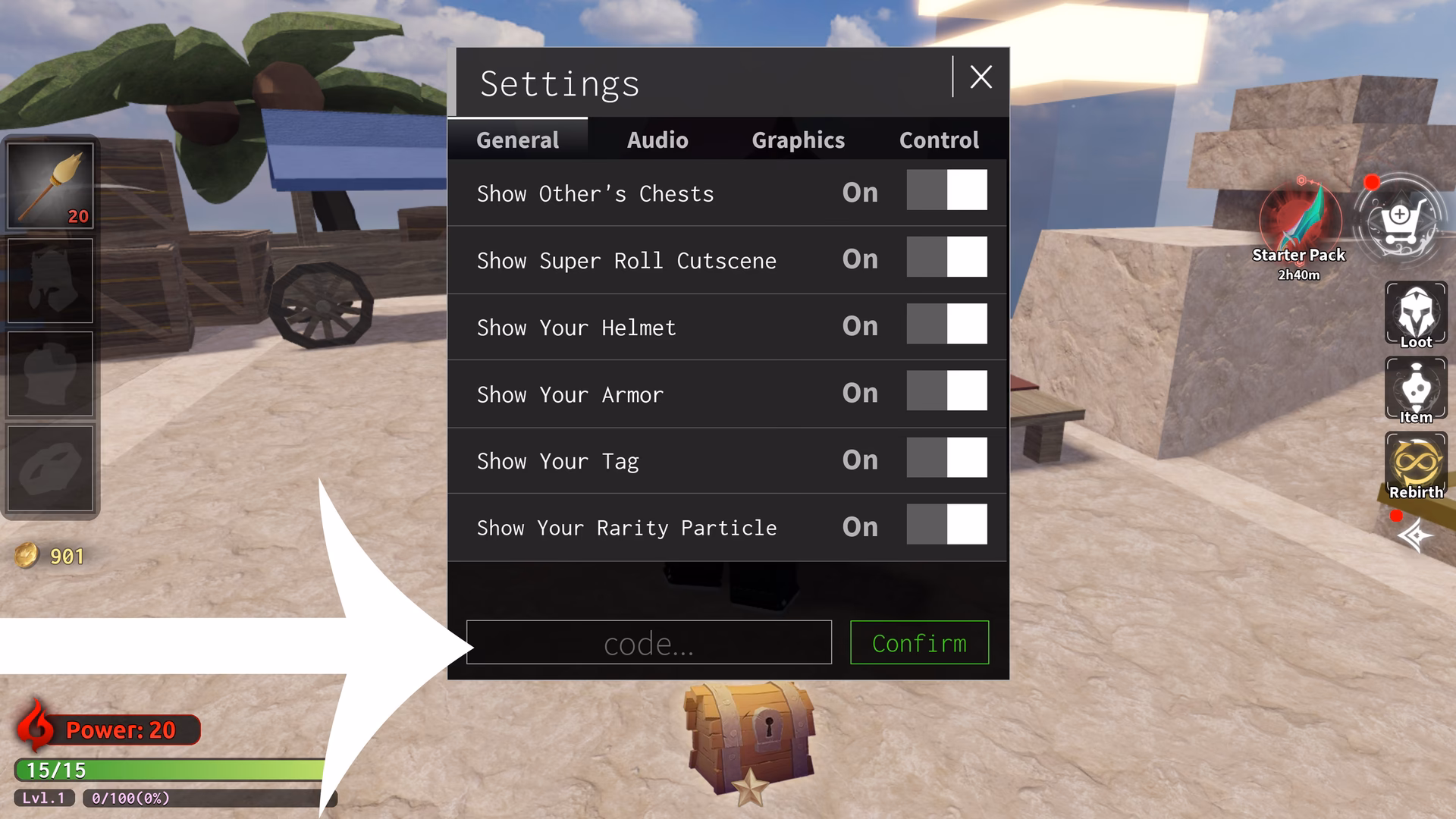Open the Graphics settings tab
Viewport: 1456px width, 819px height.
[798, 140]
